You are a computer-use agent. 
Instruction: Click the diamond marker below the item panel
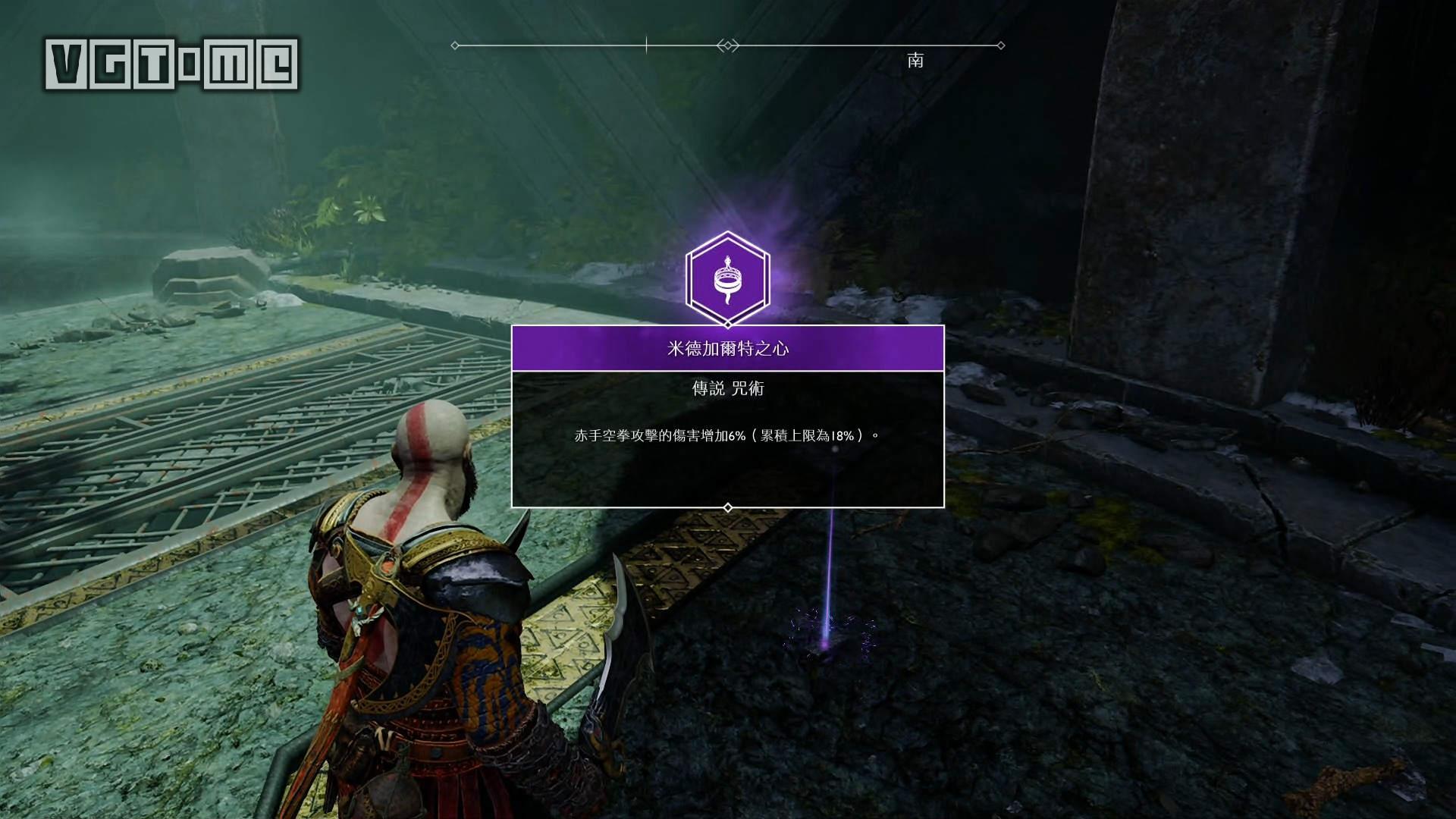point(728,508)
